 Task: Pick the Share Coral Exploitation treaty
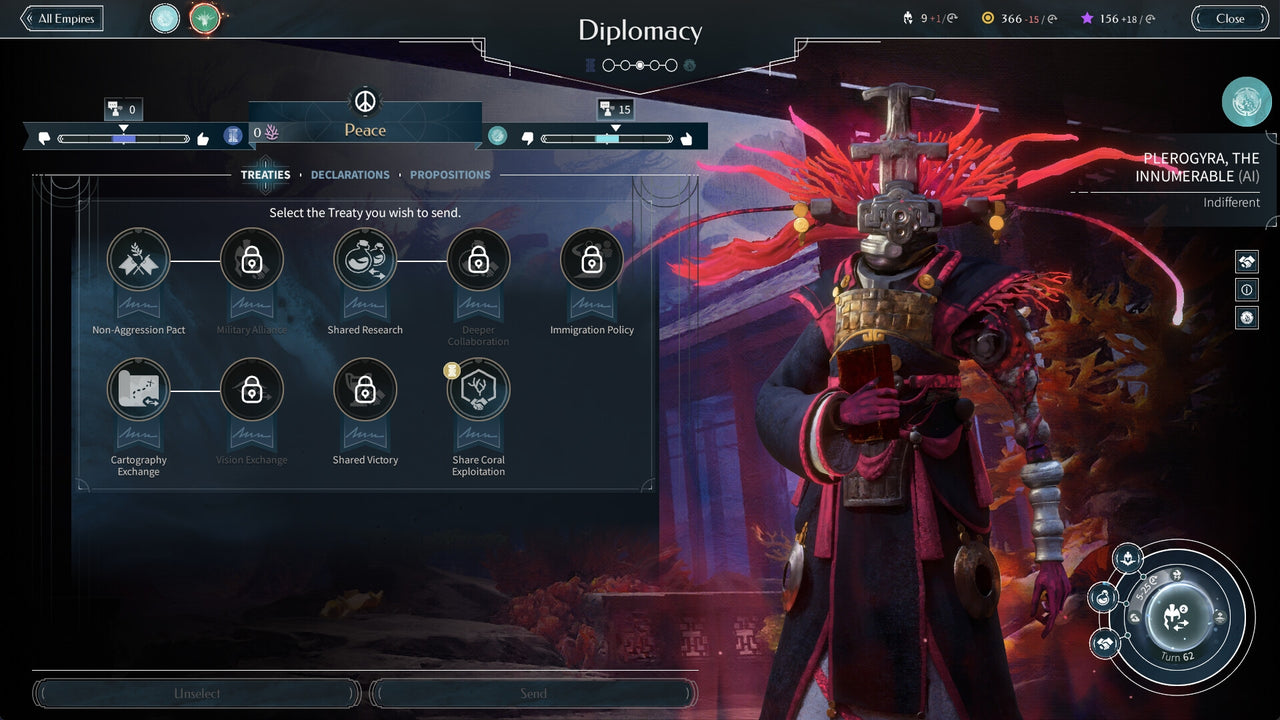478,390
